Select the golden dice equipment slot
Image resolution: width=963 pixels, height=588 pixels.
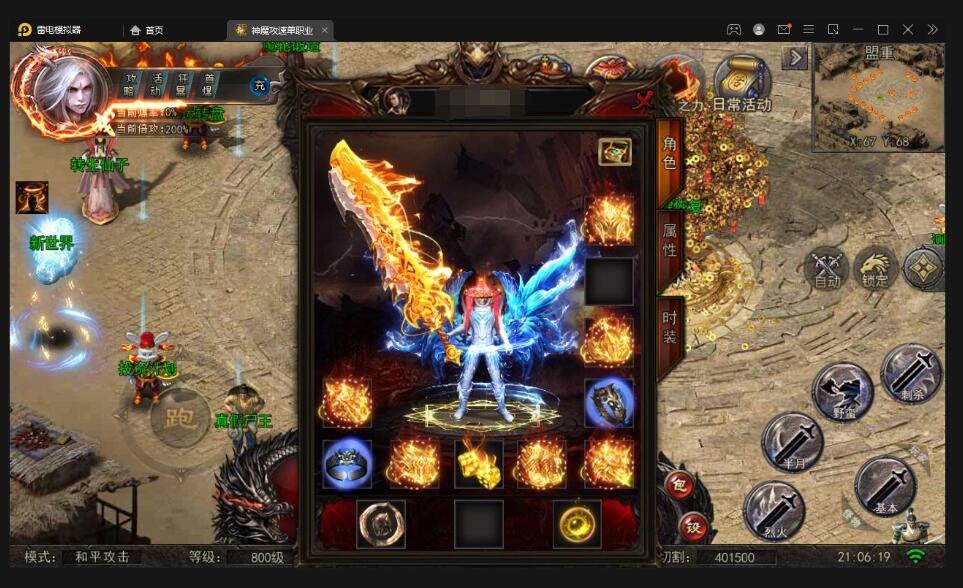point(479,463)
